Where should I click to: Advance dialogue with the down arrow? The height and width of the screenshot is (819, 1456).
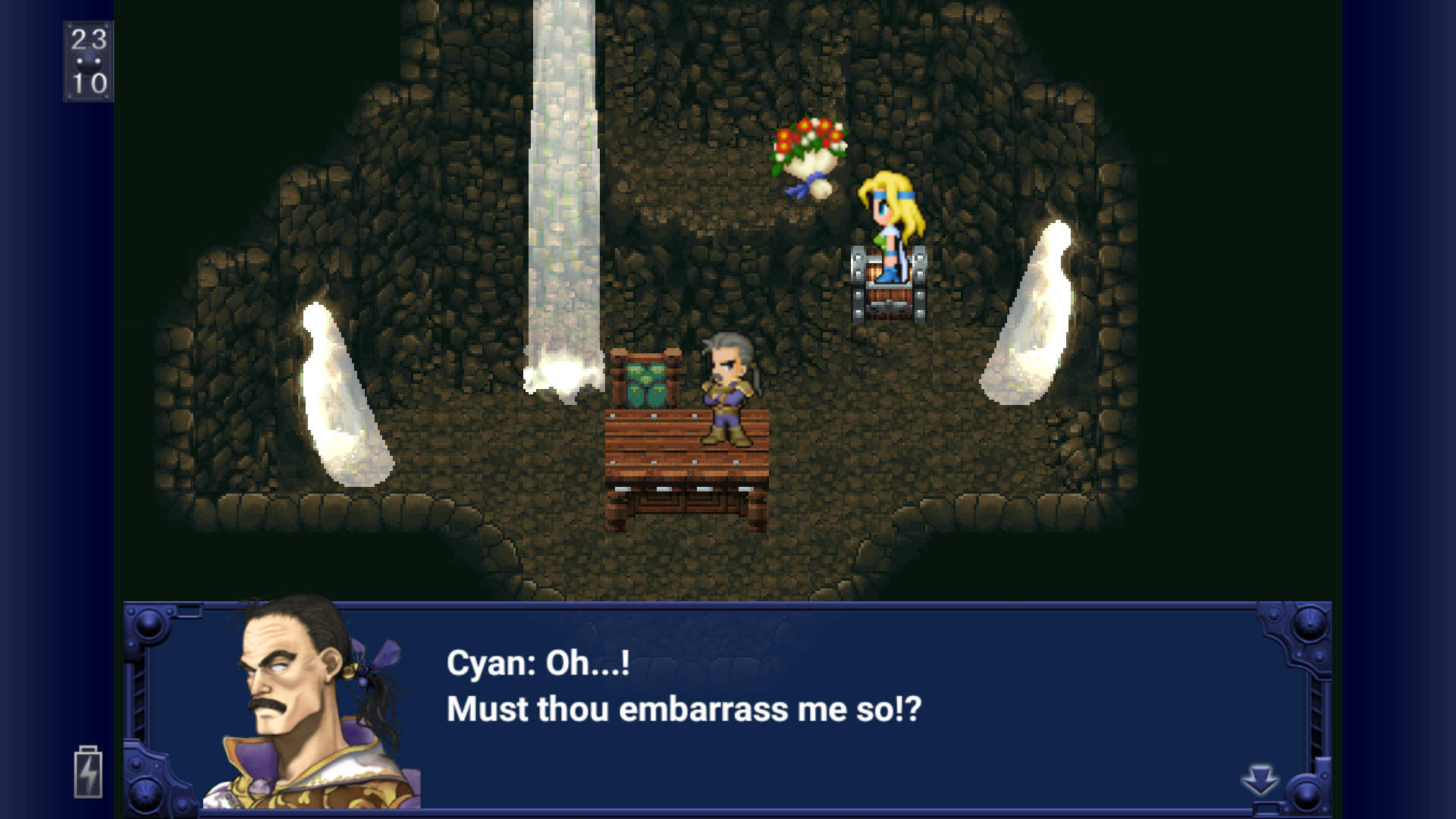(x=1260, y=779)
